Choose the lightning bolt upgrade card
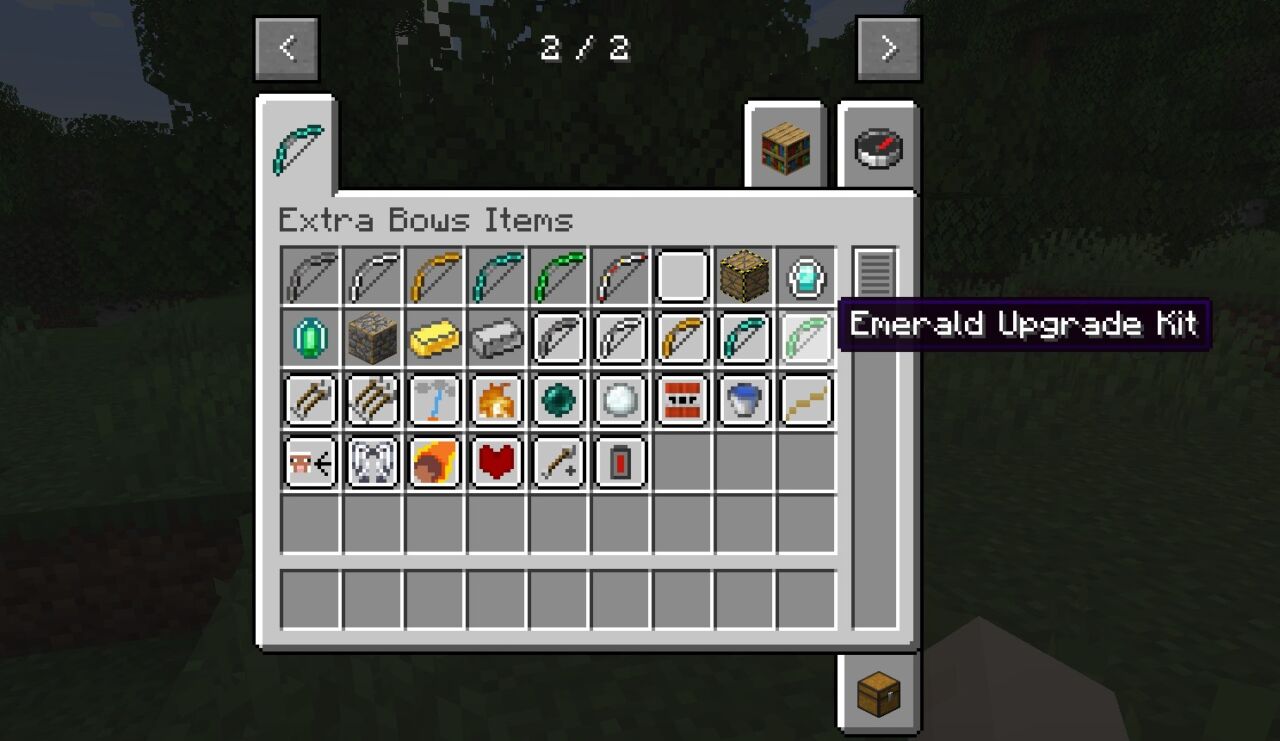 pyautogui.click(x=434, y=401)
